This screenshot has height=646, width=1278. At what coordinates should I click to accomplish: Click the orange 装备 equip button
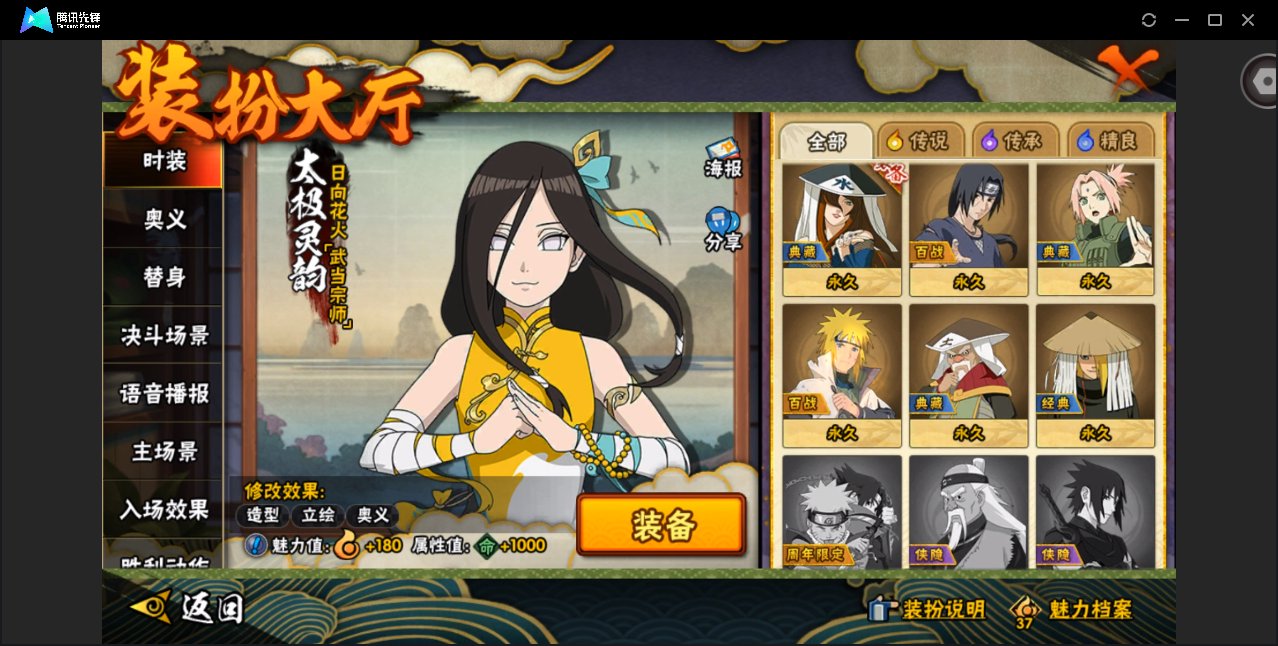coord(661,525)
